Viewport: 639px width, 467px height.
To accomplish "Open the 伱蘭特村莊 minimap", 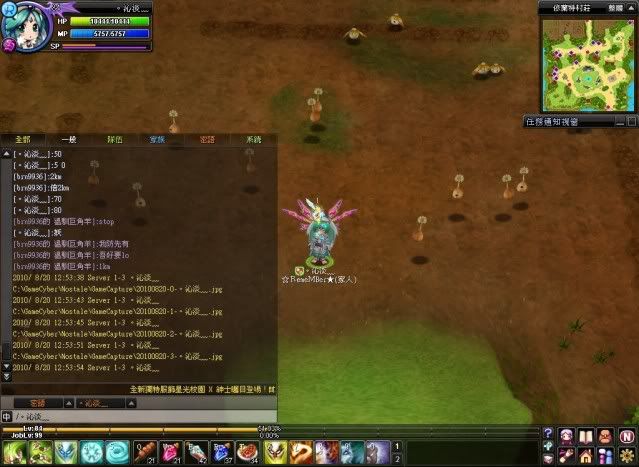I will pyautogui.click(x=585, y=65).
